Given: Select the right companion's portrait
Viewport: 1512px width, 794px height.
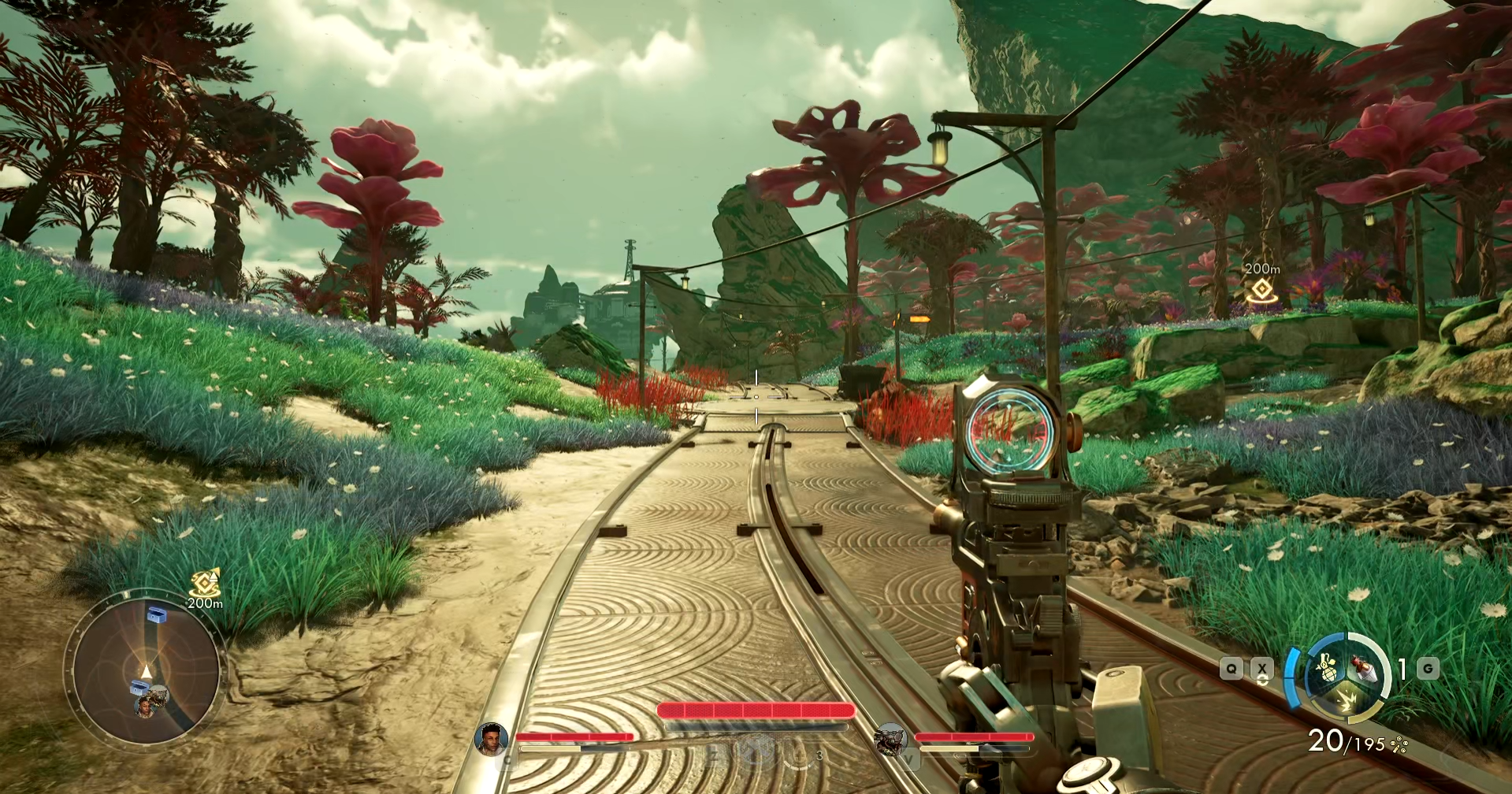Looking at the screenshot, I should (890, 739).
